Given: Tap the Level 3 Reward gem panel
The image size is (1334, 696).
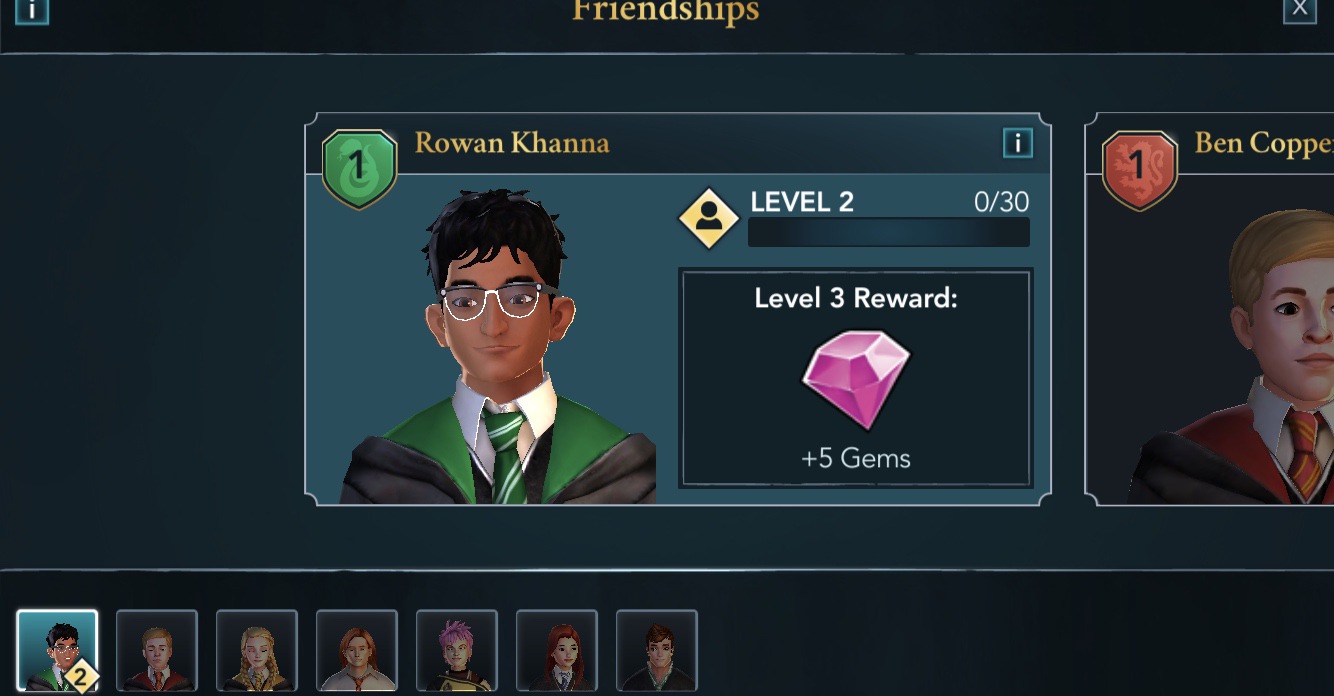Looking at the screenshot, I should pyautogui.click(x=856, y=378).
